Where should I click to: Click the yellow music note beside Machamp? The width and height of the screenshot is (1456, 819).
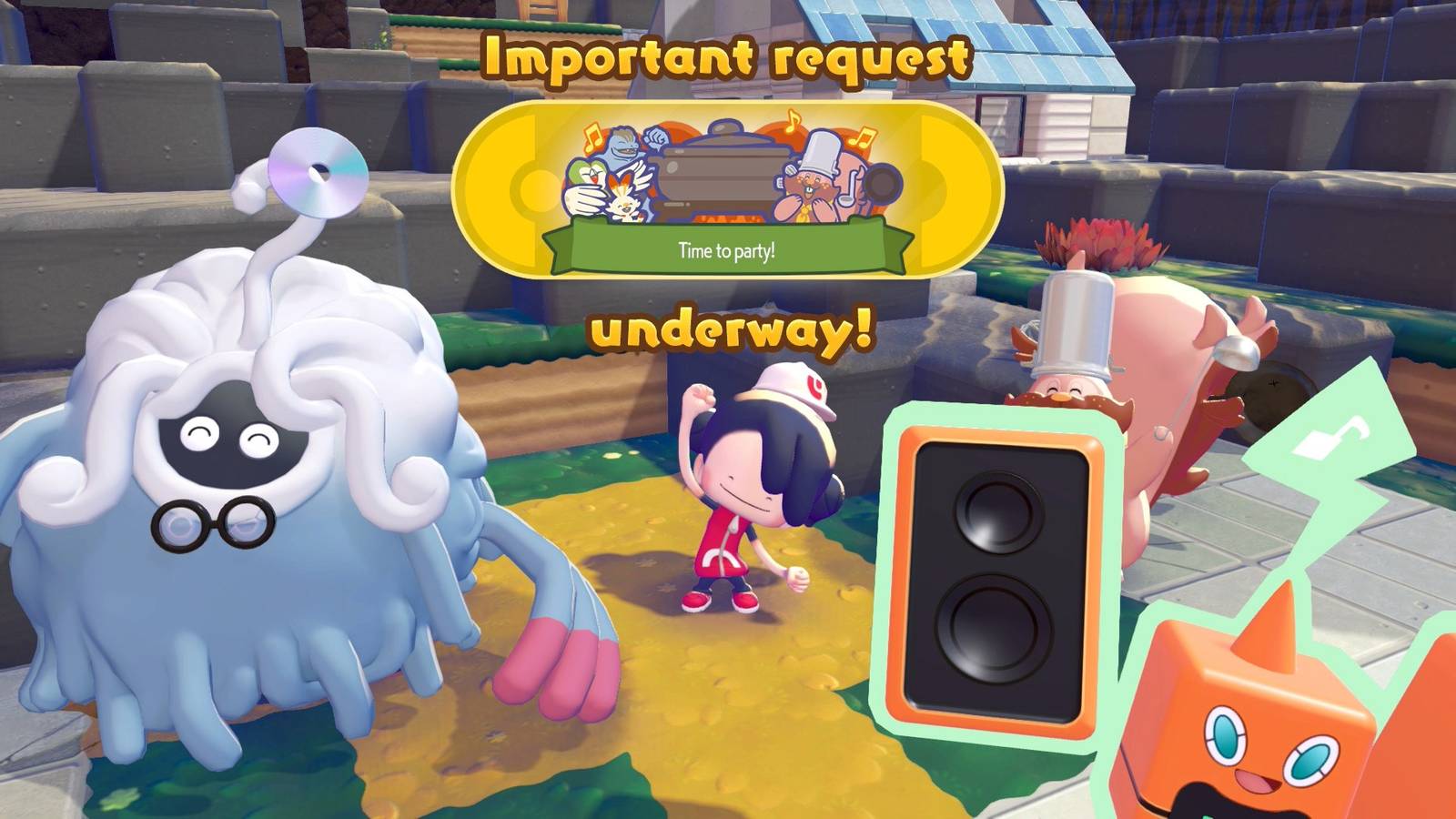point(591,138)
